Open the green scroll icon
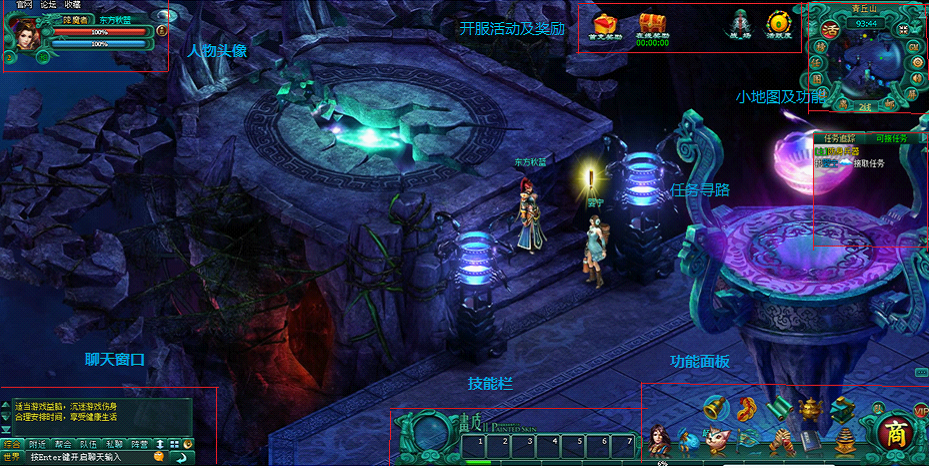Viewport: 931px width, 468px height. click(x=780, y=409)
